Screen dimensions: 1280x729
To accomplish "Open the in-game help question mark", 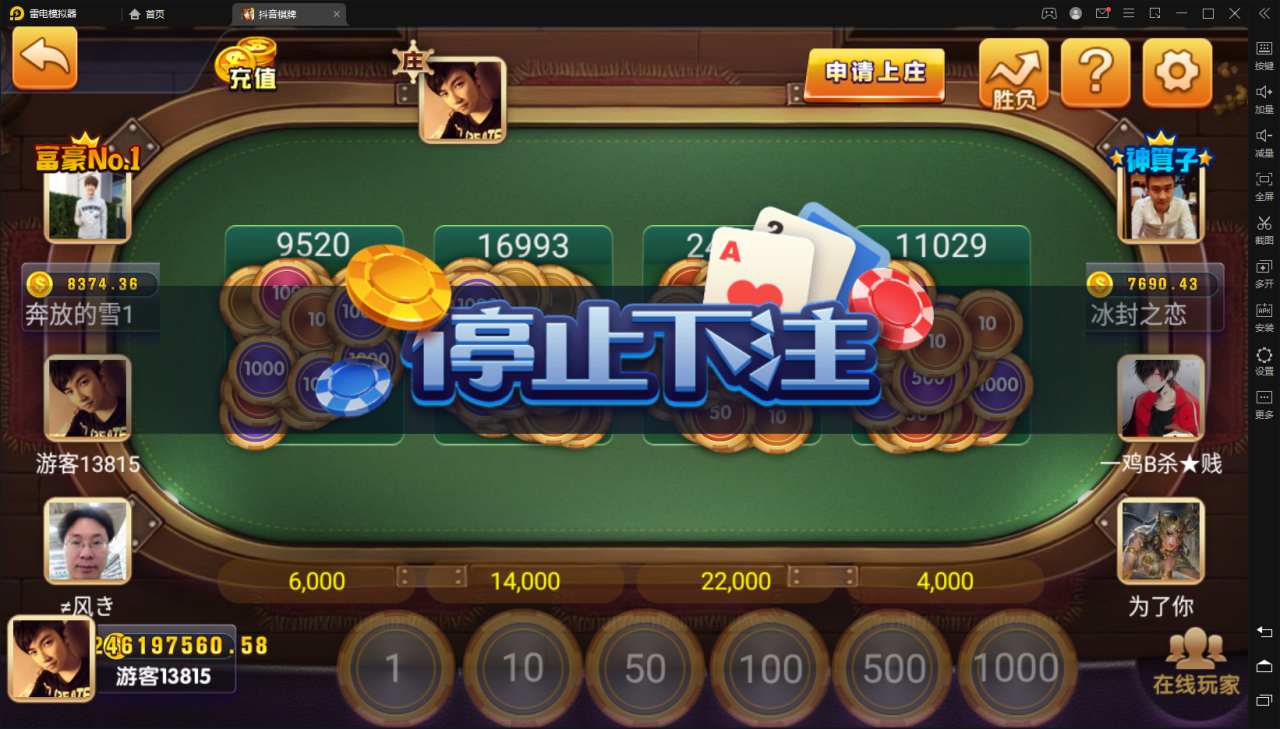I will pos(1095,72).
